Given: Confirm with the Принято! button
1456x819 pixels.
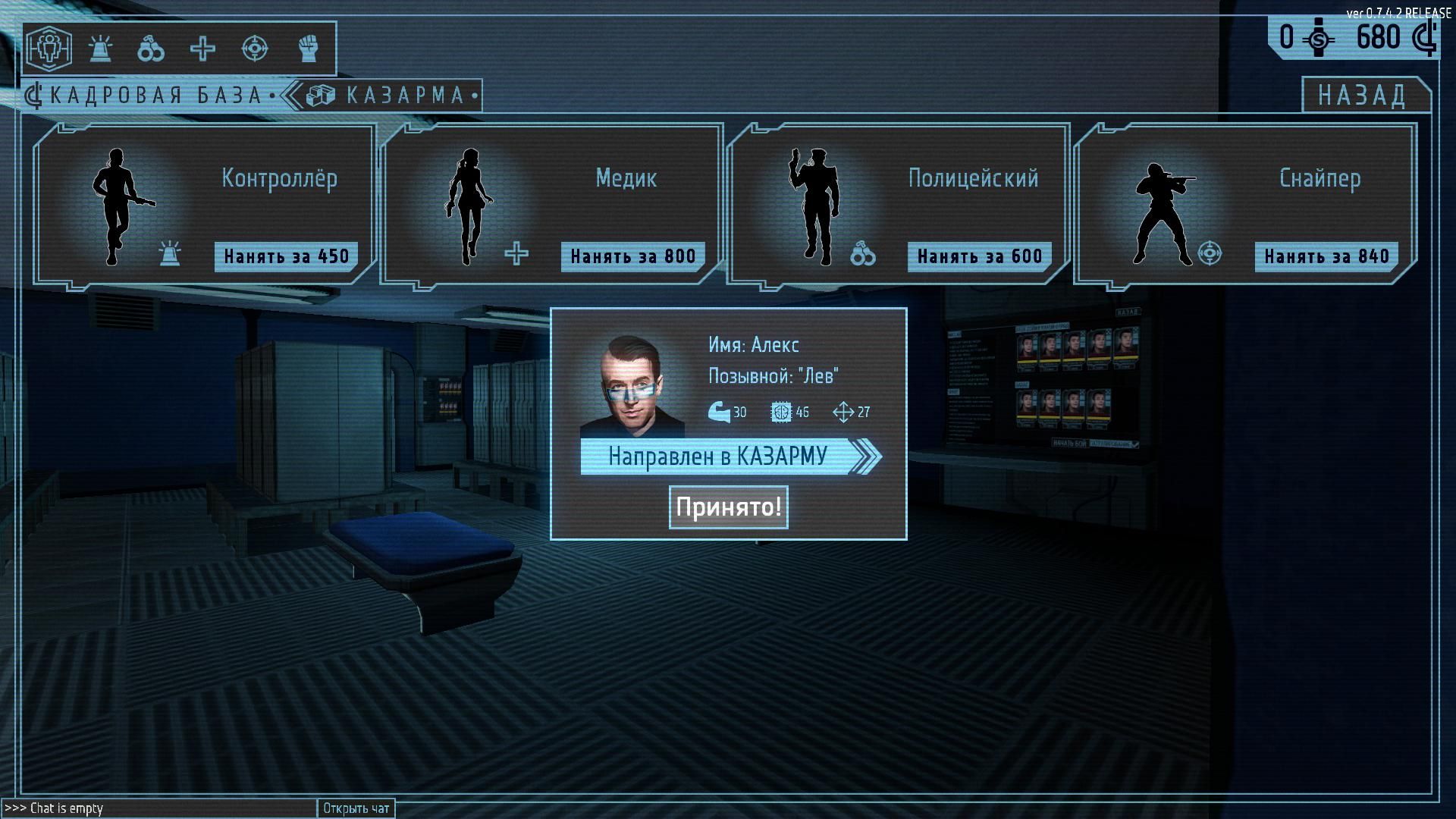Looking at the screenshot, I should pyautogui.click(x=728, y=507).
